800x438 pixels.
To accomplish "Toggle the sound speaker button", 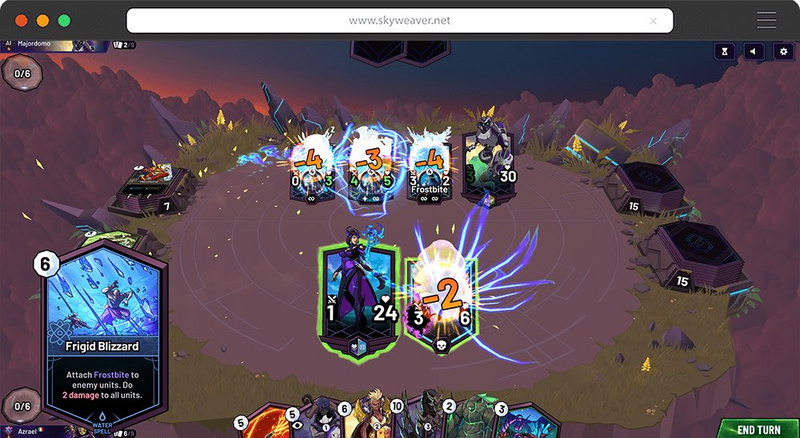I will point(754,51).
